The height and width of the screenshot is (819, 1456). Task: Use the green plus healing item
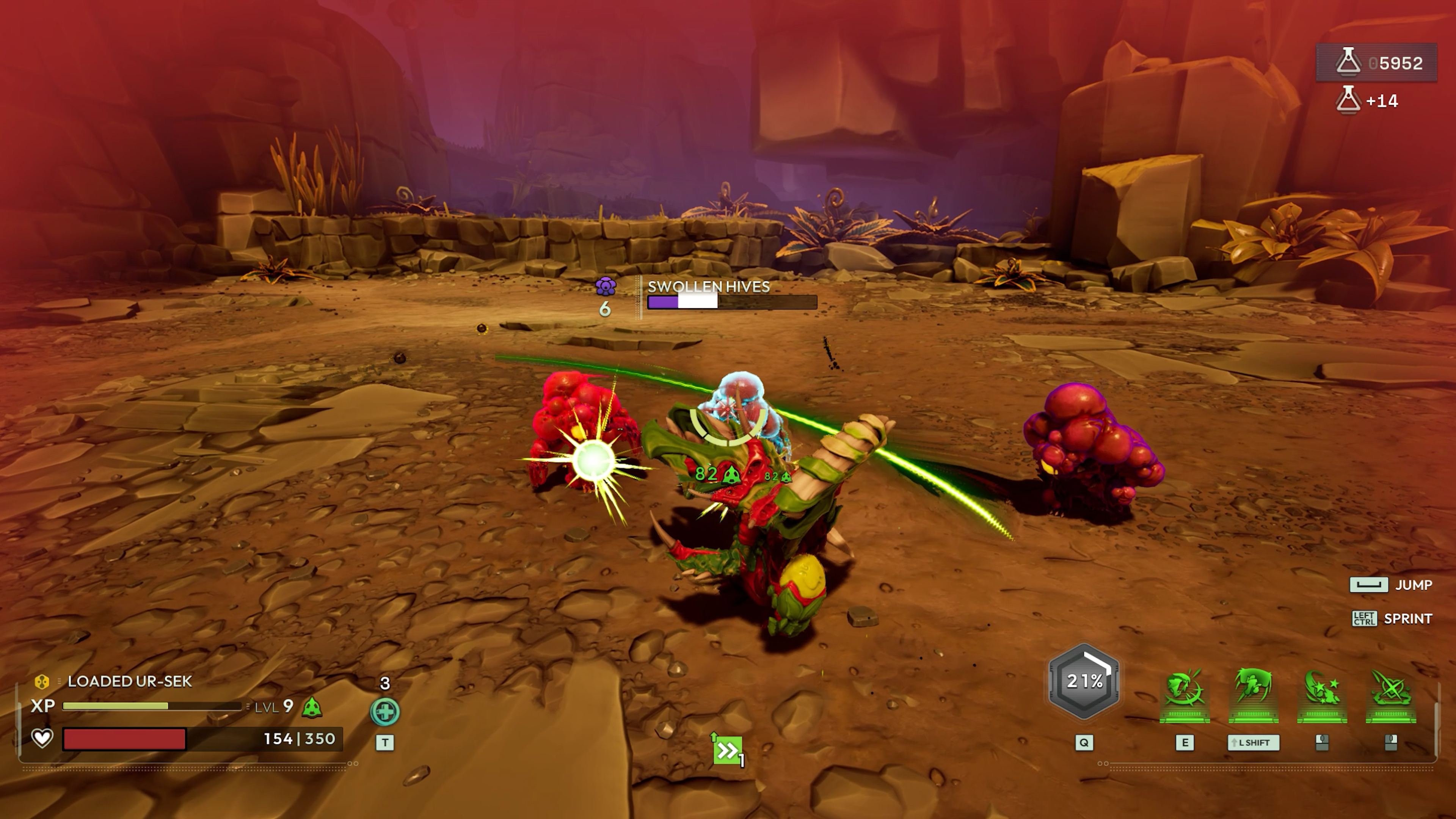[x=385, y=712]
